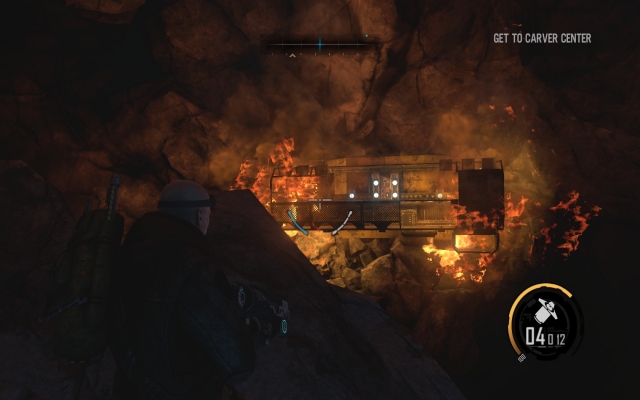Click the compass bar heading strip
Viewport: 640px width, 400px height.
[x=319, y=44]
